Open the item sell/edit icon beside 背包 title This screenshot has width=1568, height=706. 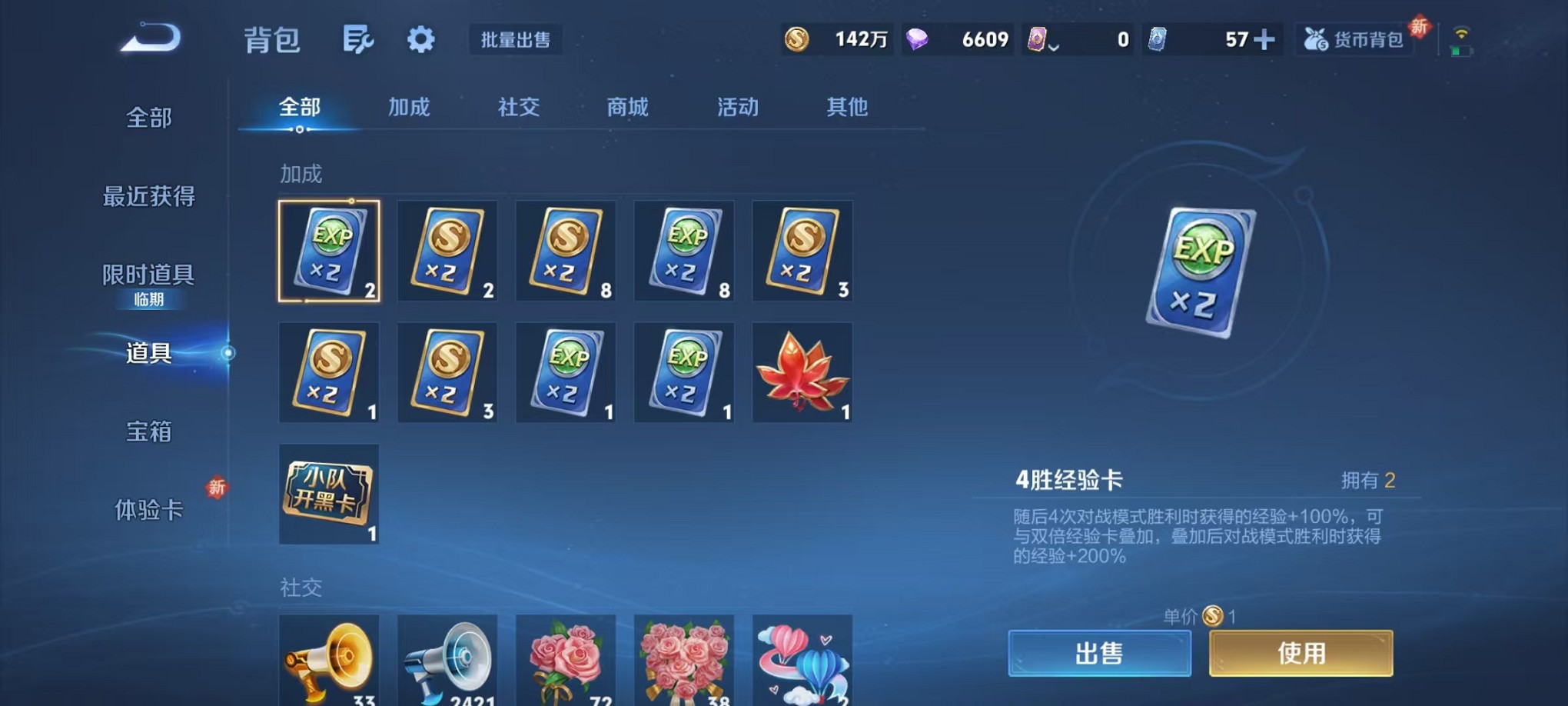[359, 38]
